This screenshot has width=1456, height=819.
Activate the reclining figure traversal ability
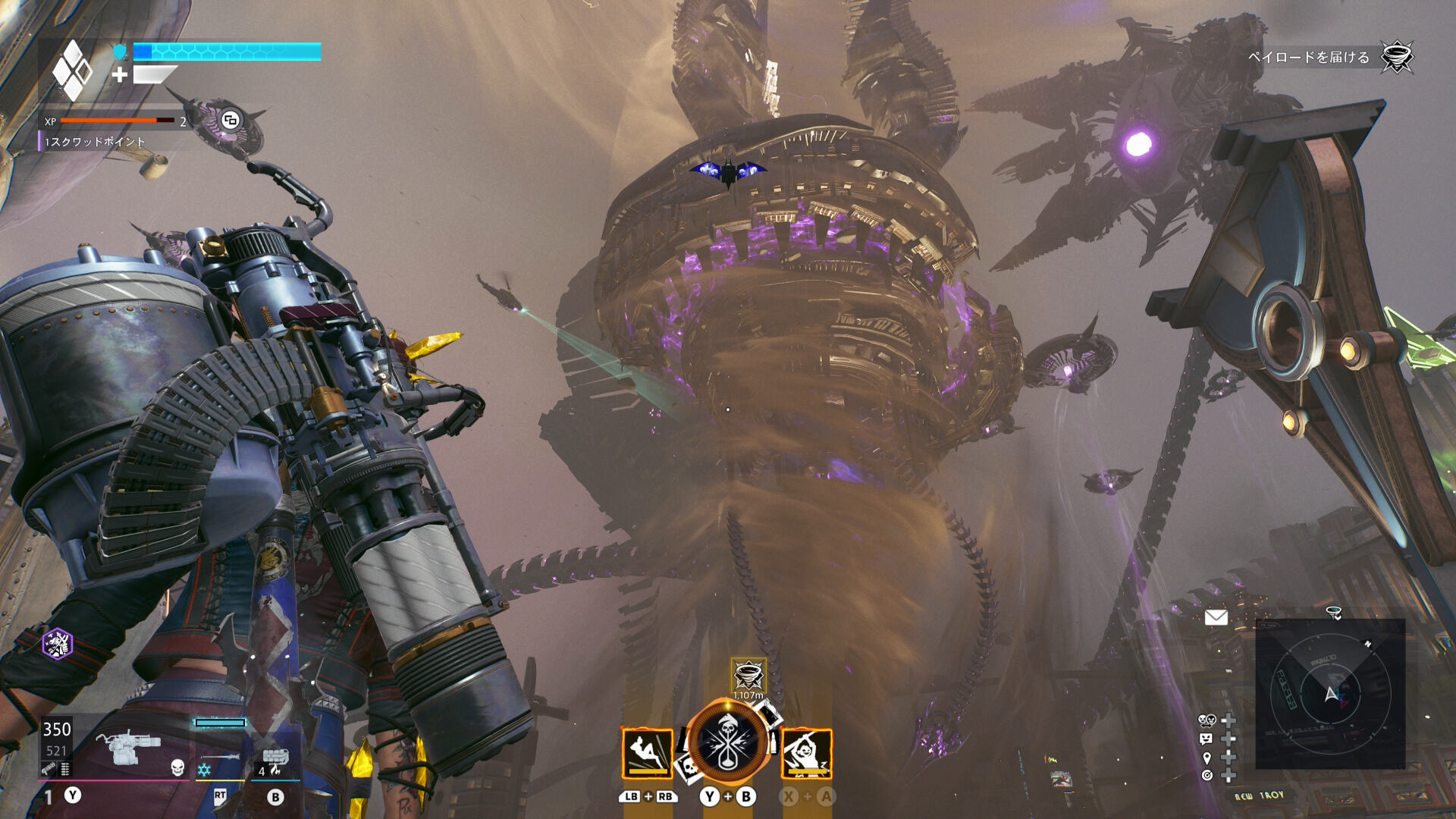coord(647,754)
